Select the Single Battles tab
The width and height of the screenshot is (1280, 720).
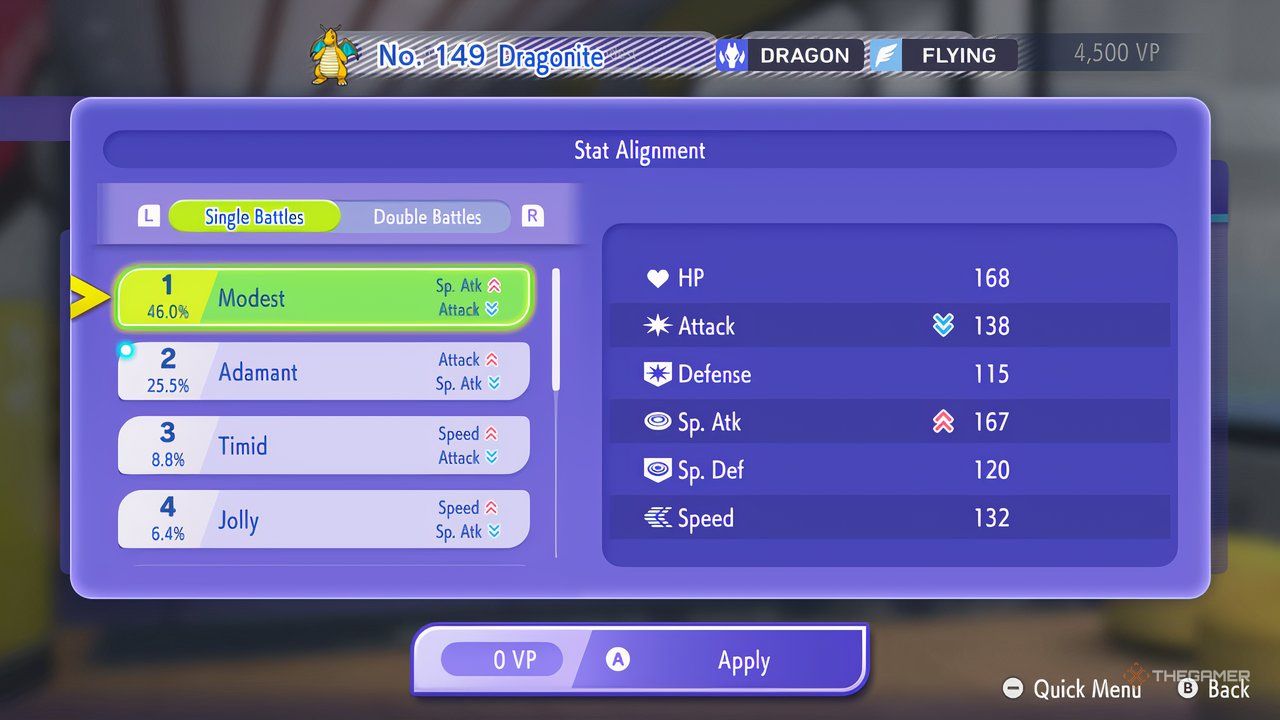pyautogui.click(x=254, y=217)
